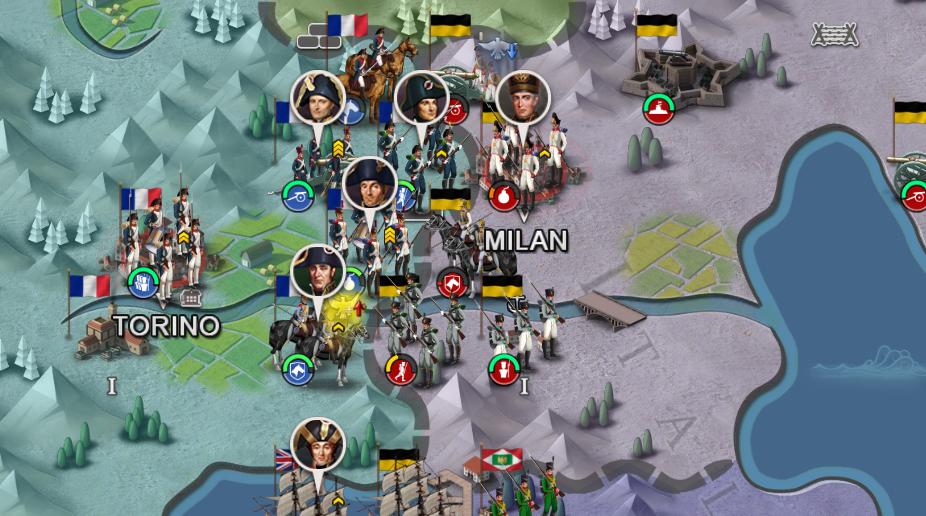Select the Austrian general portrait above Milan
The height and width of the screenshot is (516, 926).
[523, 97]
